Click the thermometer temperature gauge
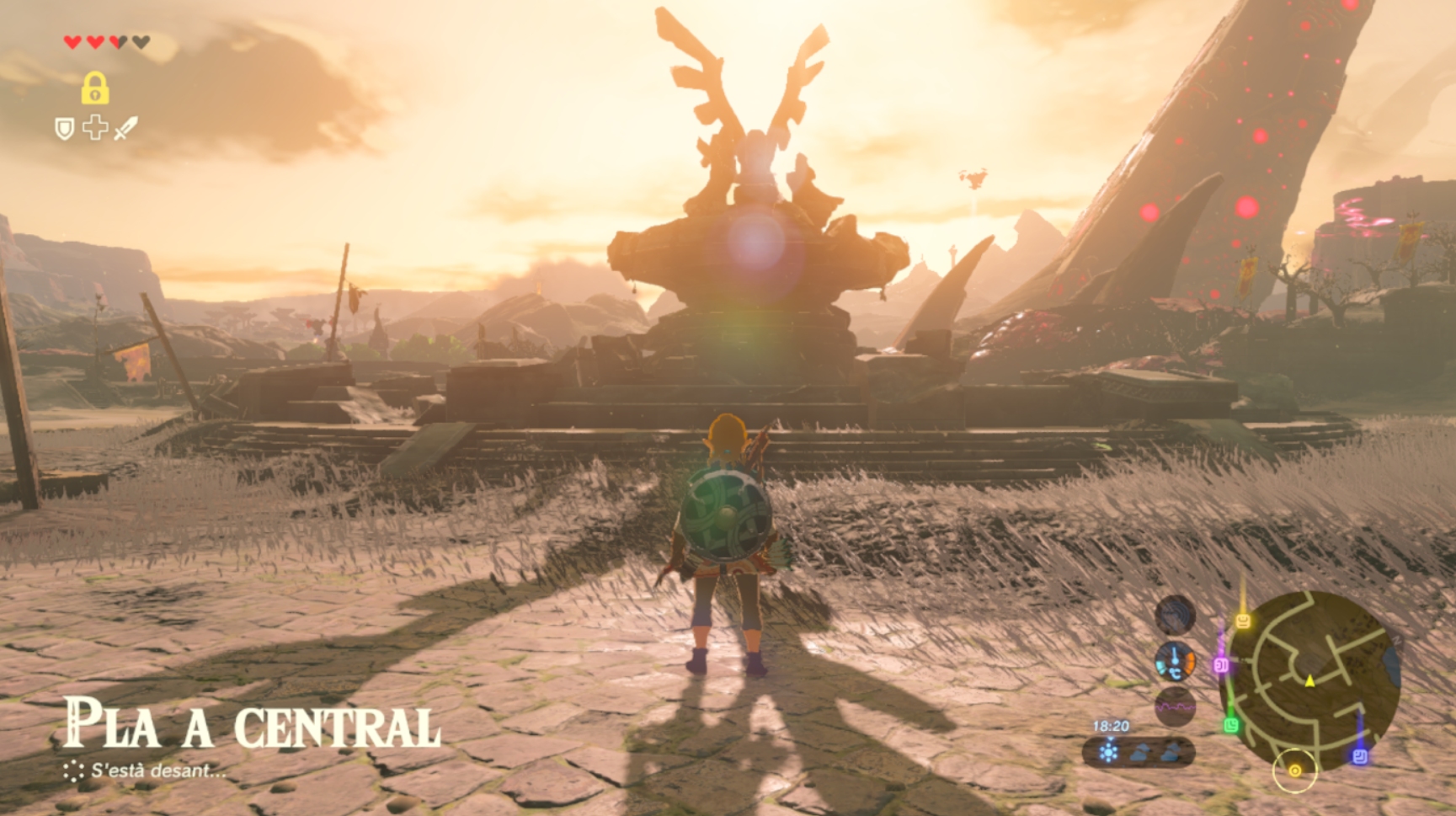 (1175, 661)
